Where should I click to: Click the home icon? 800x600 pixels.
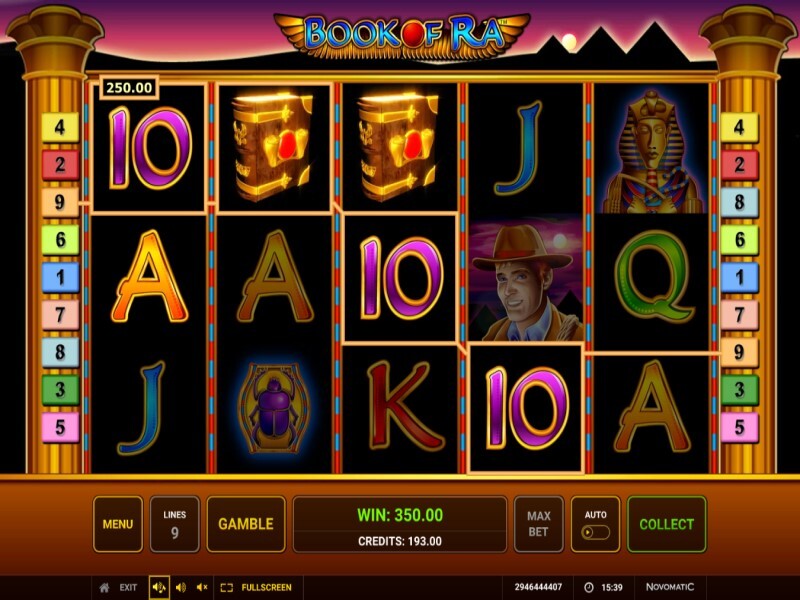[104, 588]
